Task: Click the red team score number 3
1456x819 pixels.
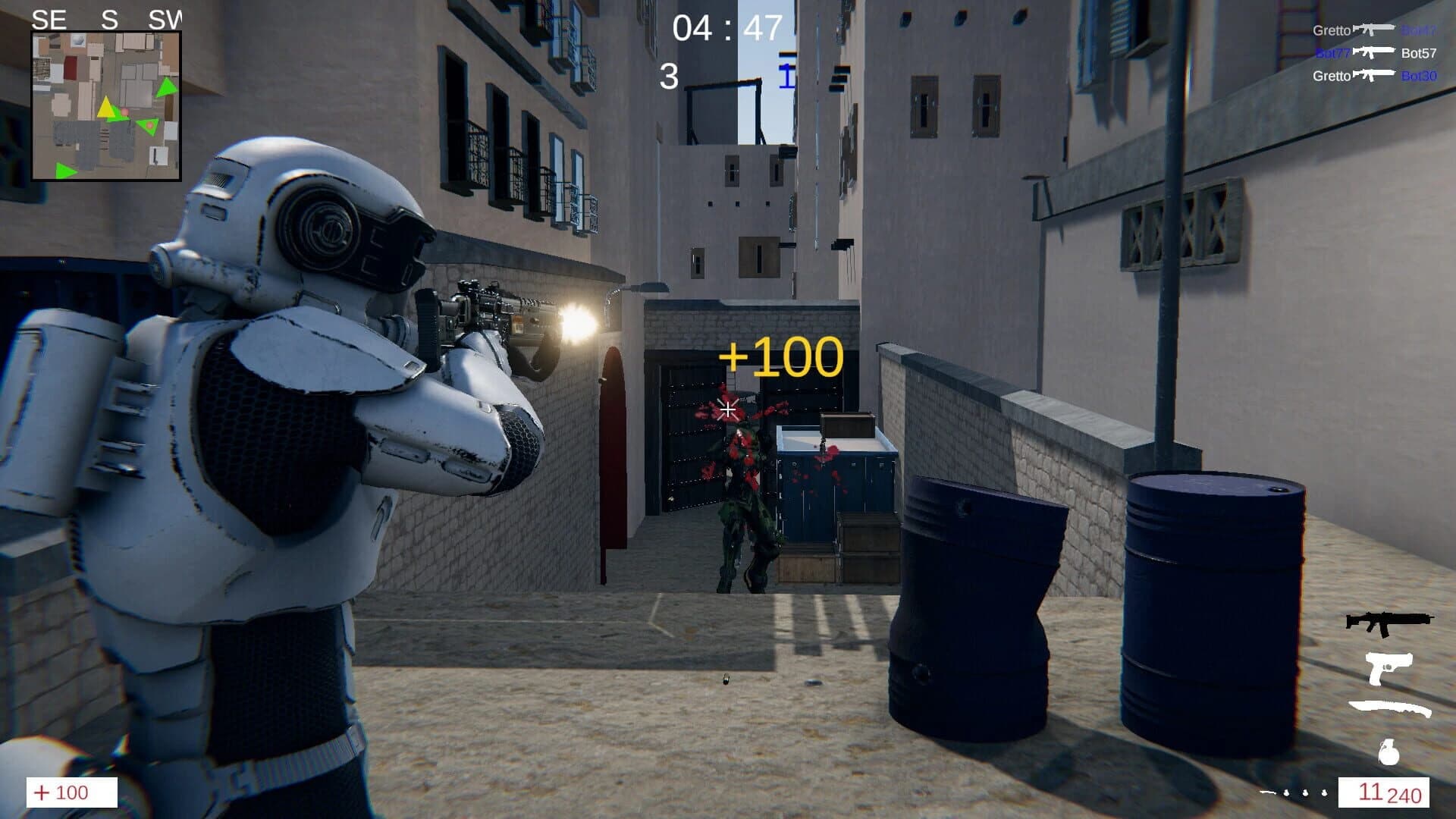Action: (x=670, y=74)
